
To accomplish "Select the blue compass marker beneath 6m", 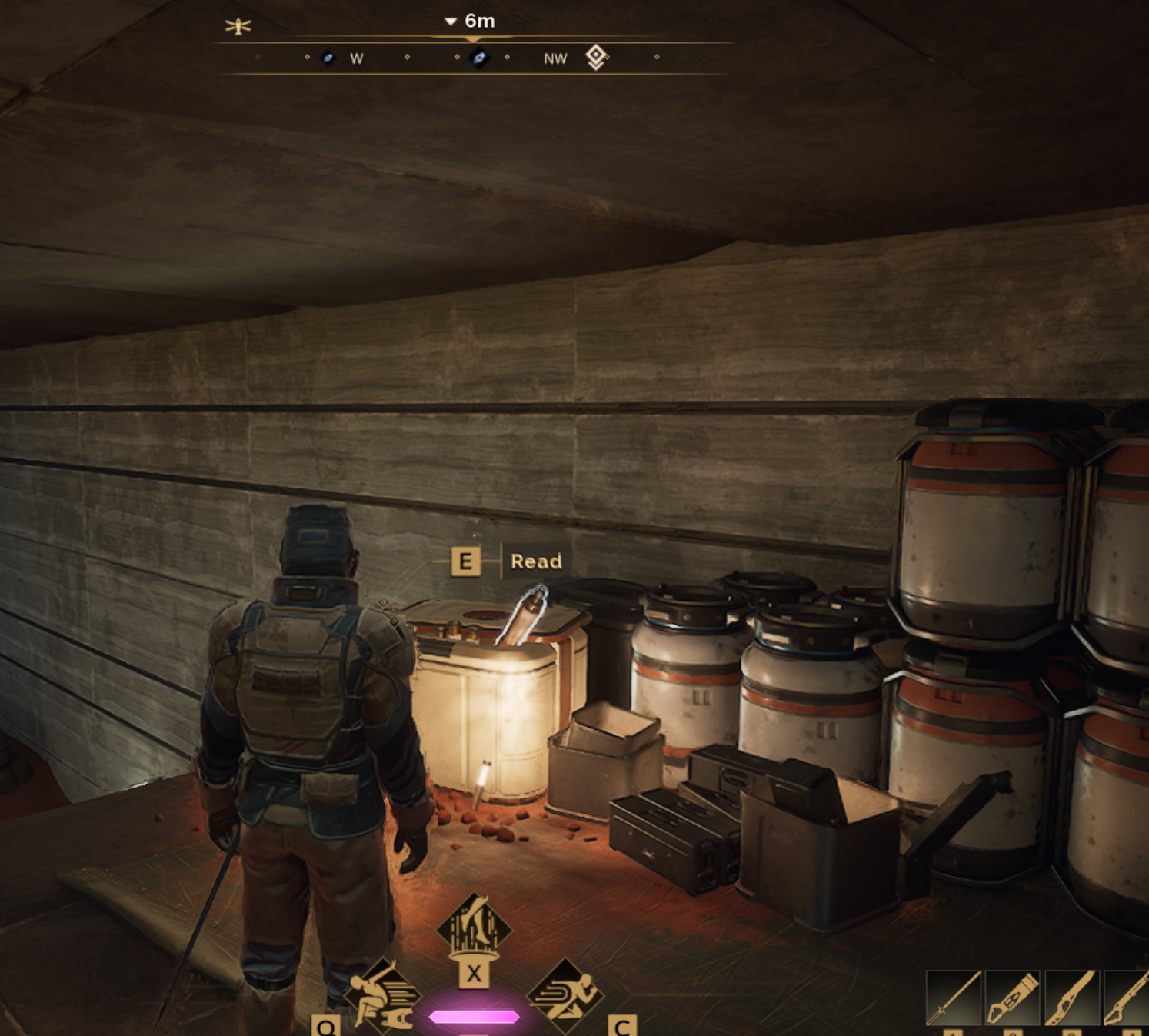I will [x=479, y=58].
